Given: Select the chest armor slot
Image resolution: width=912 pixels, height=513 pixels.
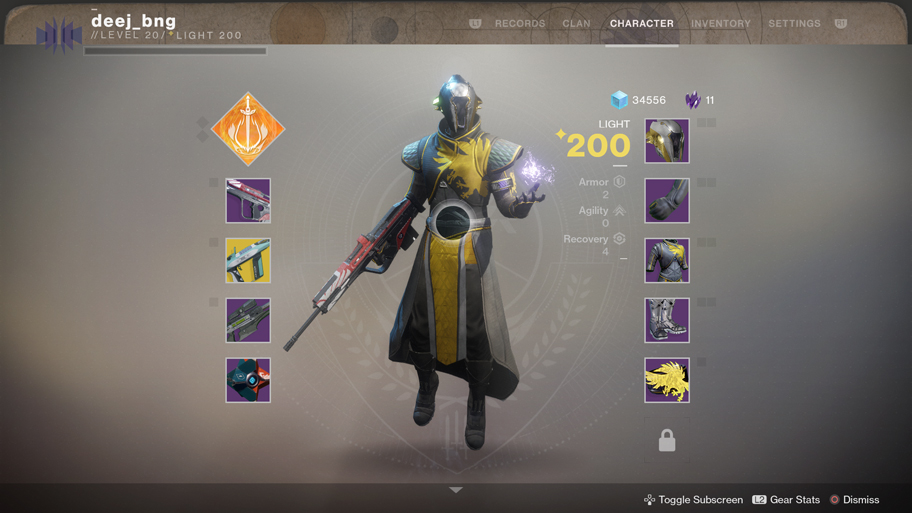Looking at the screenshot, I should coord(667,261).
